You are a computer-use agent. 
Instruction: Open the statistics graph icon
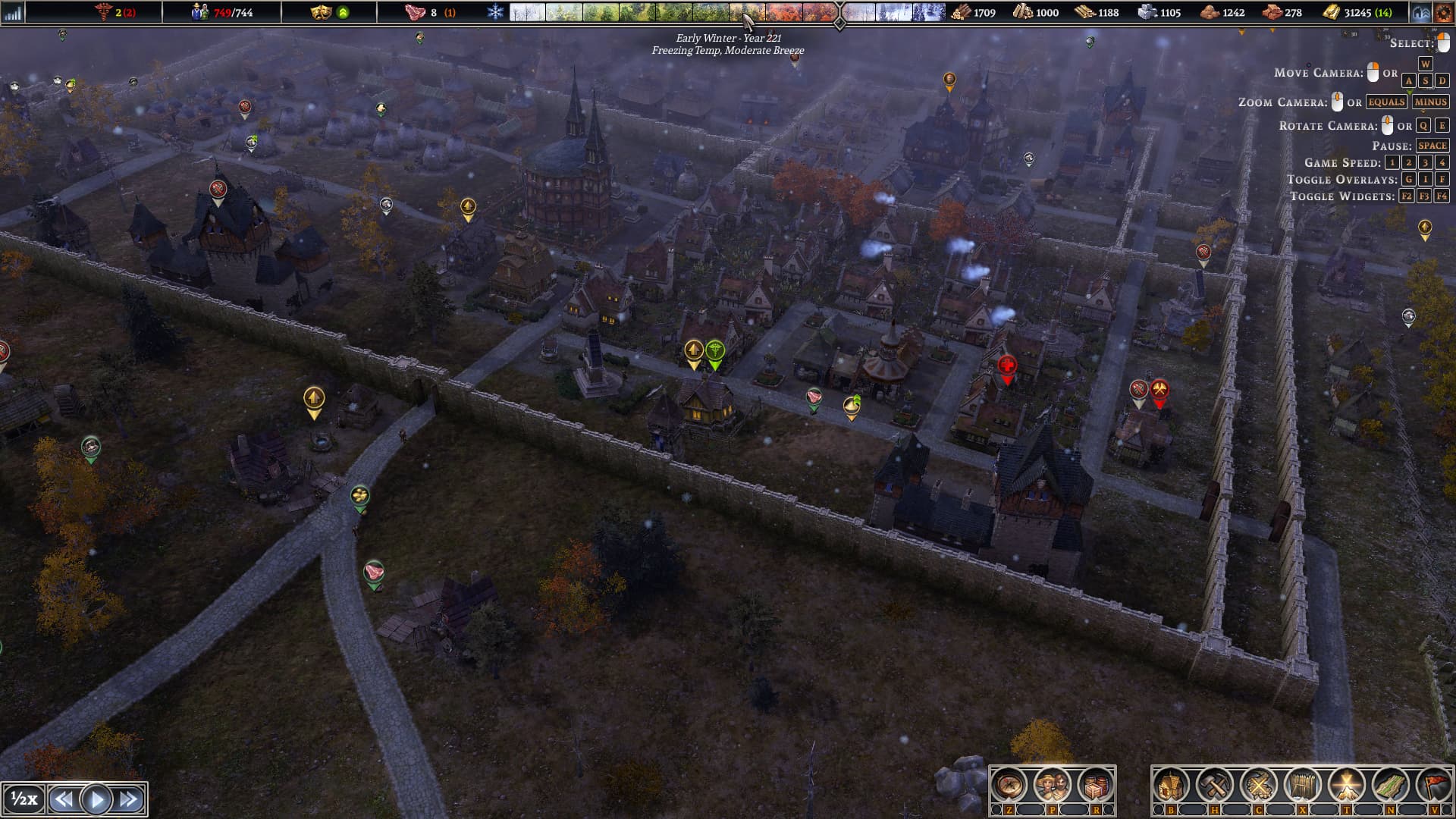click(x=13, y=13)
